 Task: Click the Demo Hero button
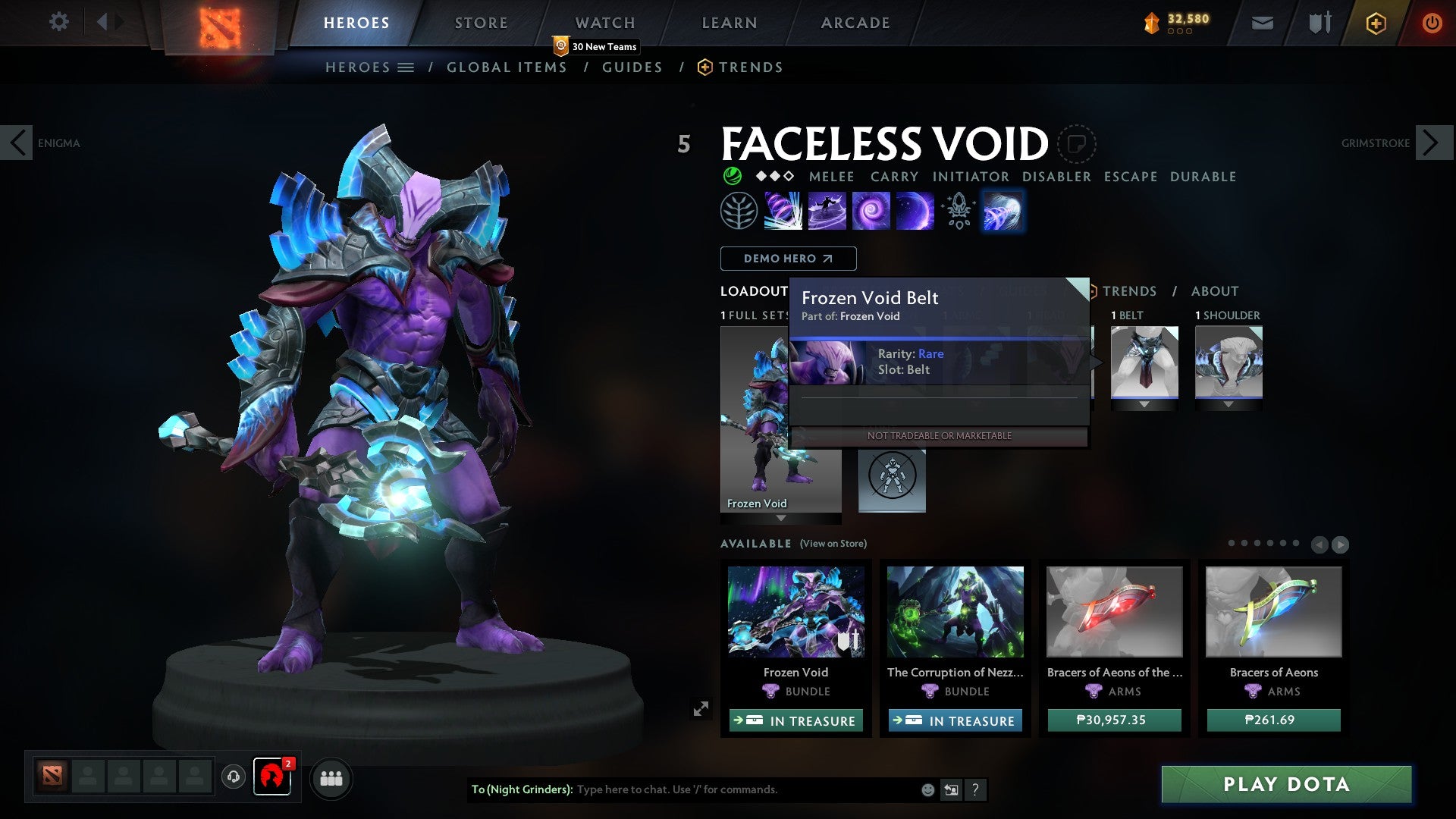[x=787, y=259]
